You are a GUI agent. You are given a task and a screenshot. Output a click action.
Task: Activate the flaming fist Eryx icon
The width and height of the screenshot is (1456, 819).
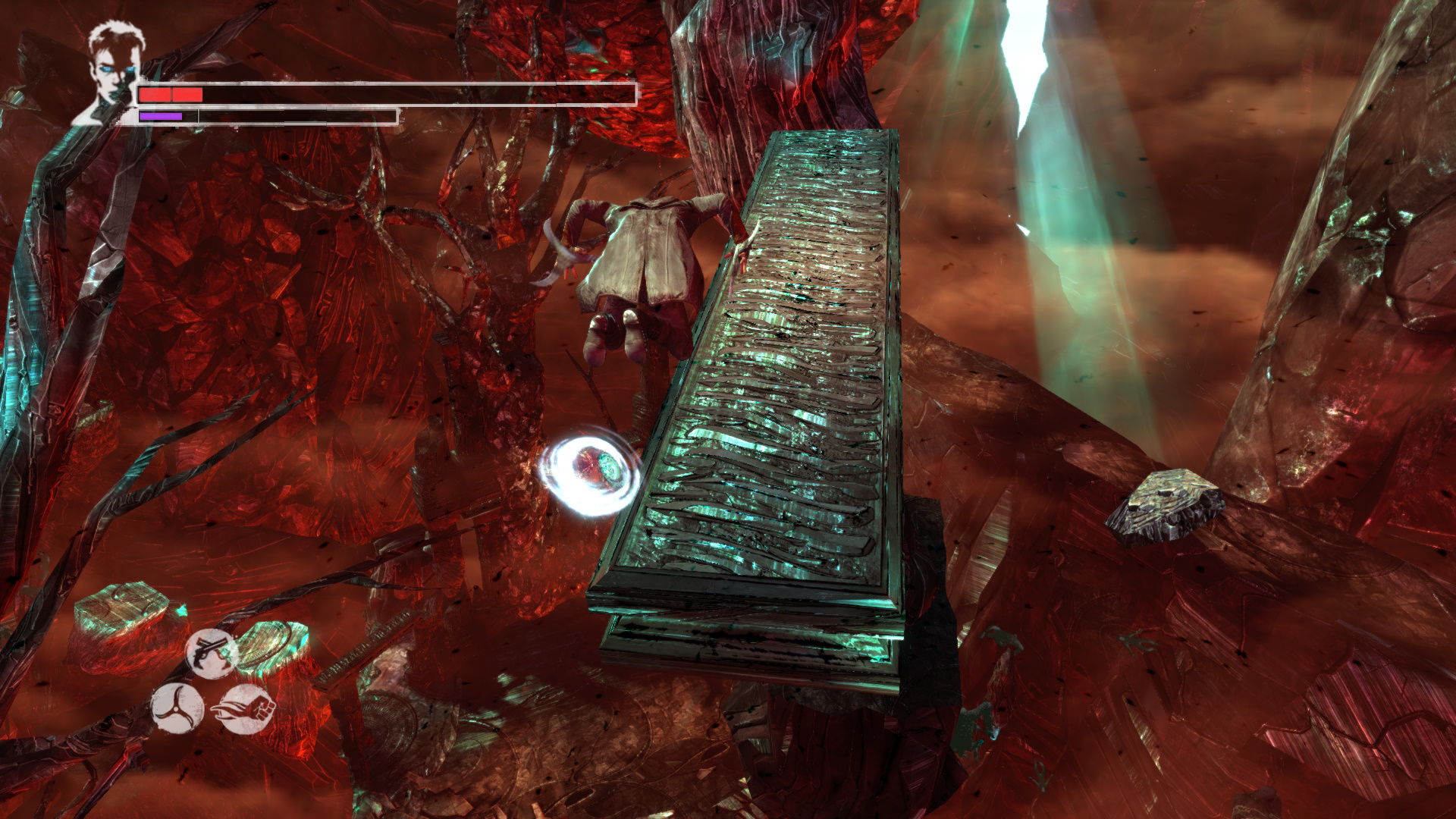(246, 710)
